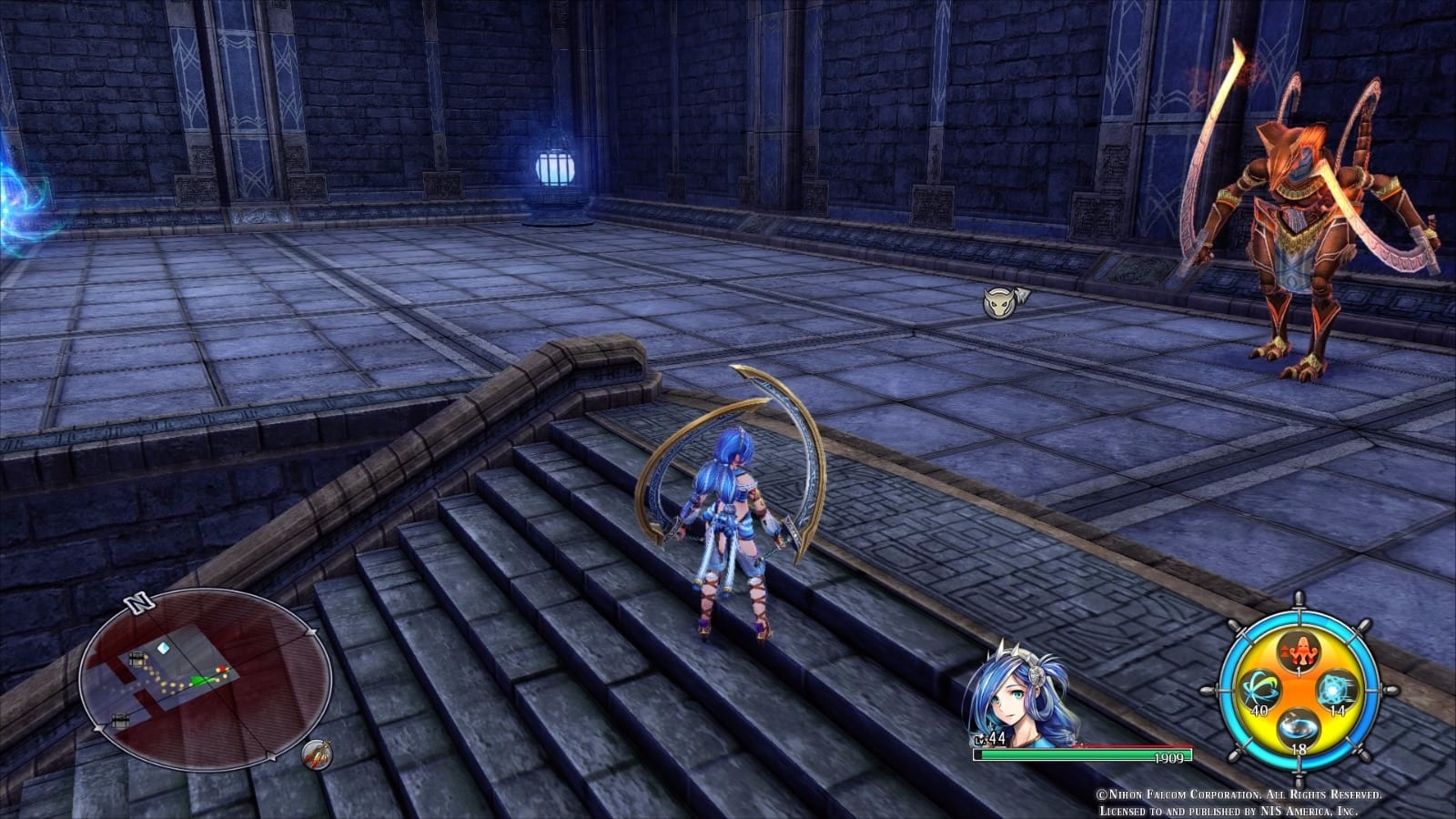Image resolution: width=1456 pixels, height=819 pixels.
Task: Click the green player arrow on the minimap
Action: [197, 680]
